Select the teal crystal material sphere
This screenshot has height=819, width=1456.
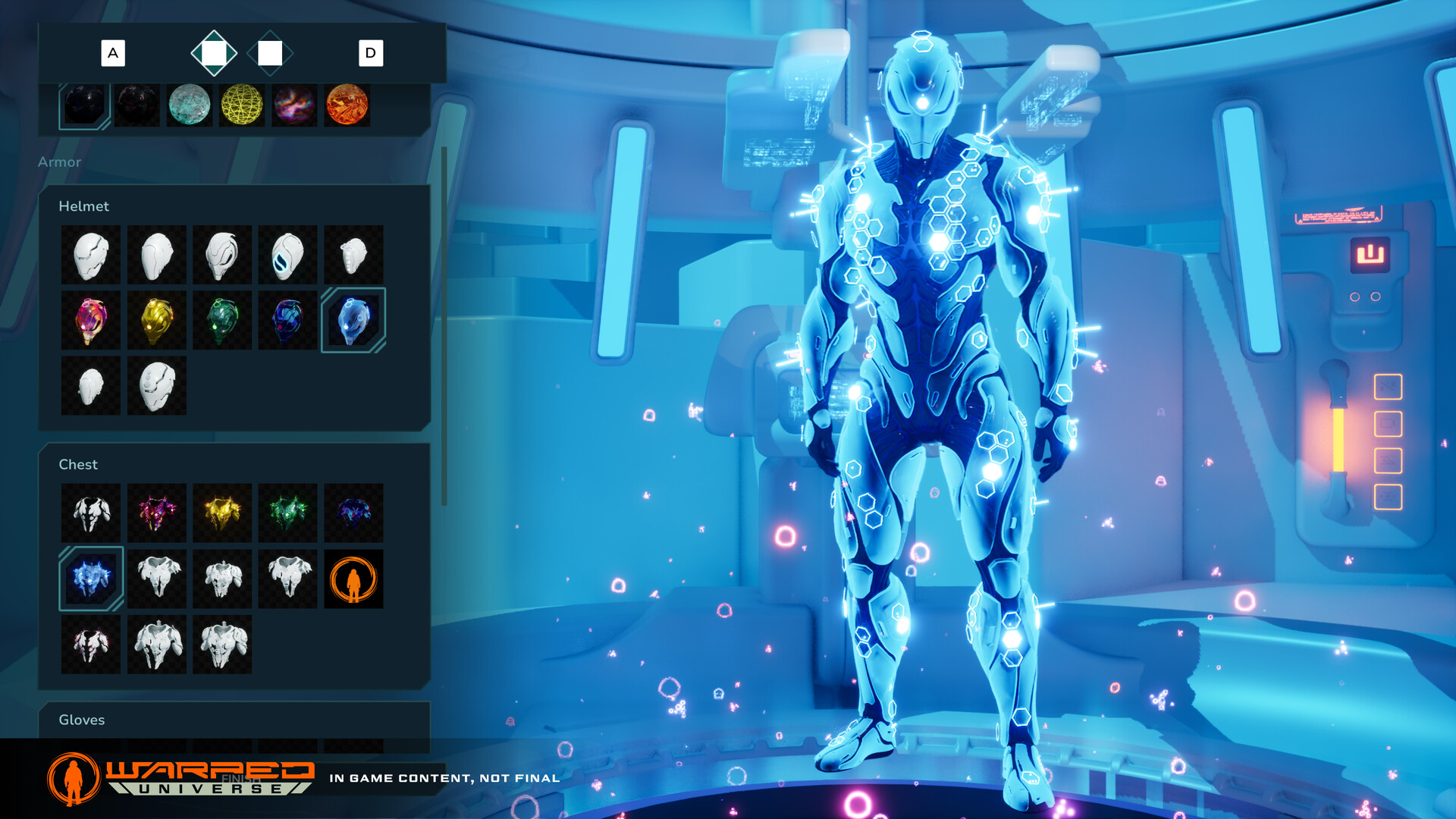189,105
